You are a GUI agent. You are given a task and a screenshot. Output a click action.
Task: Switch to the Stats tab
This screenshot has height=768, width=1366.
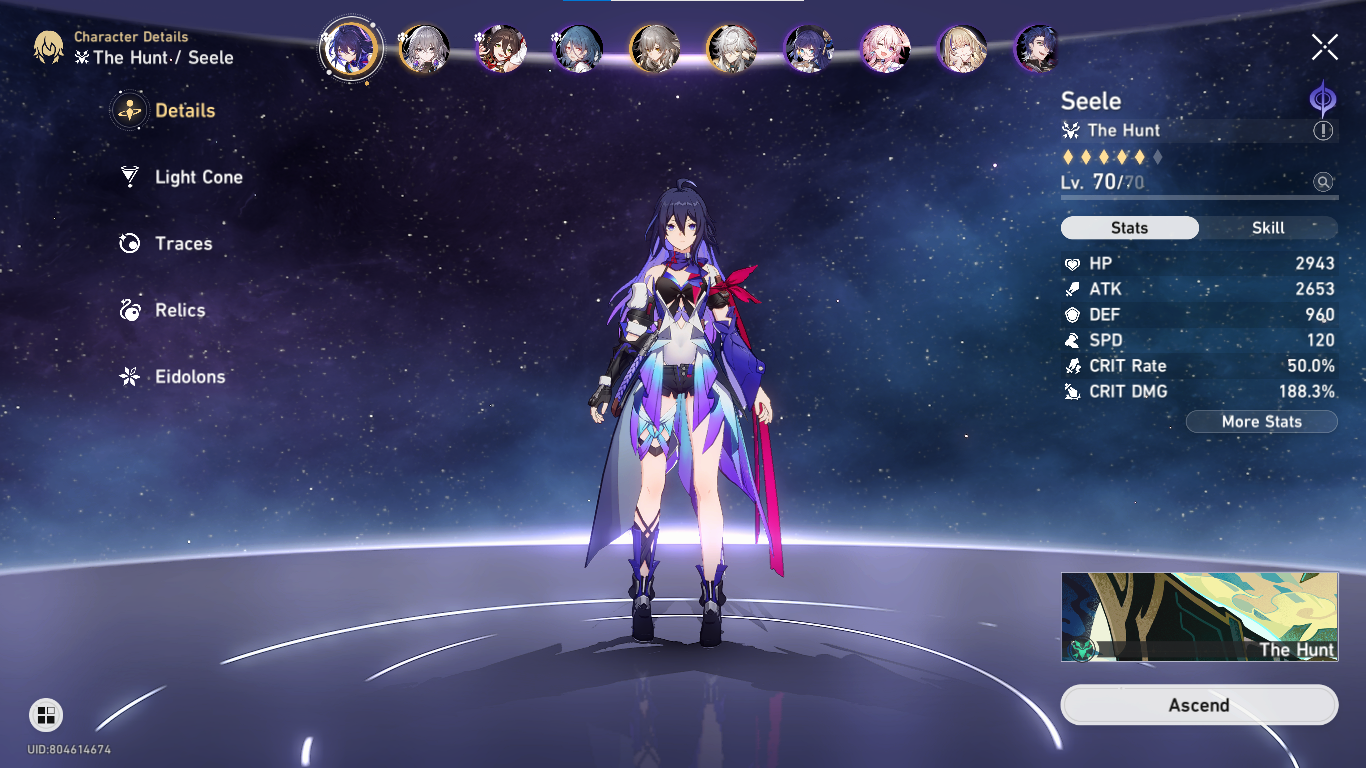[x=1129, y=228]
